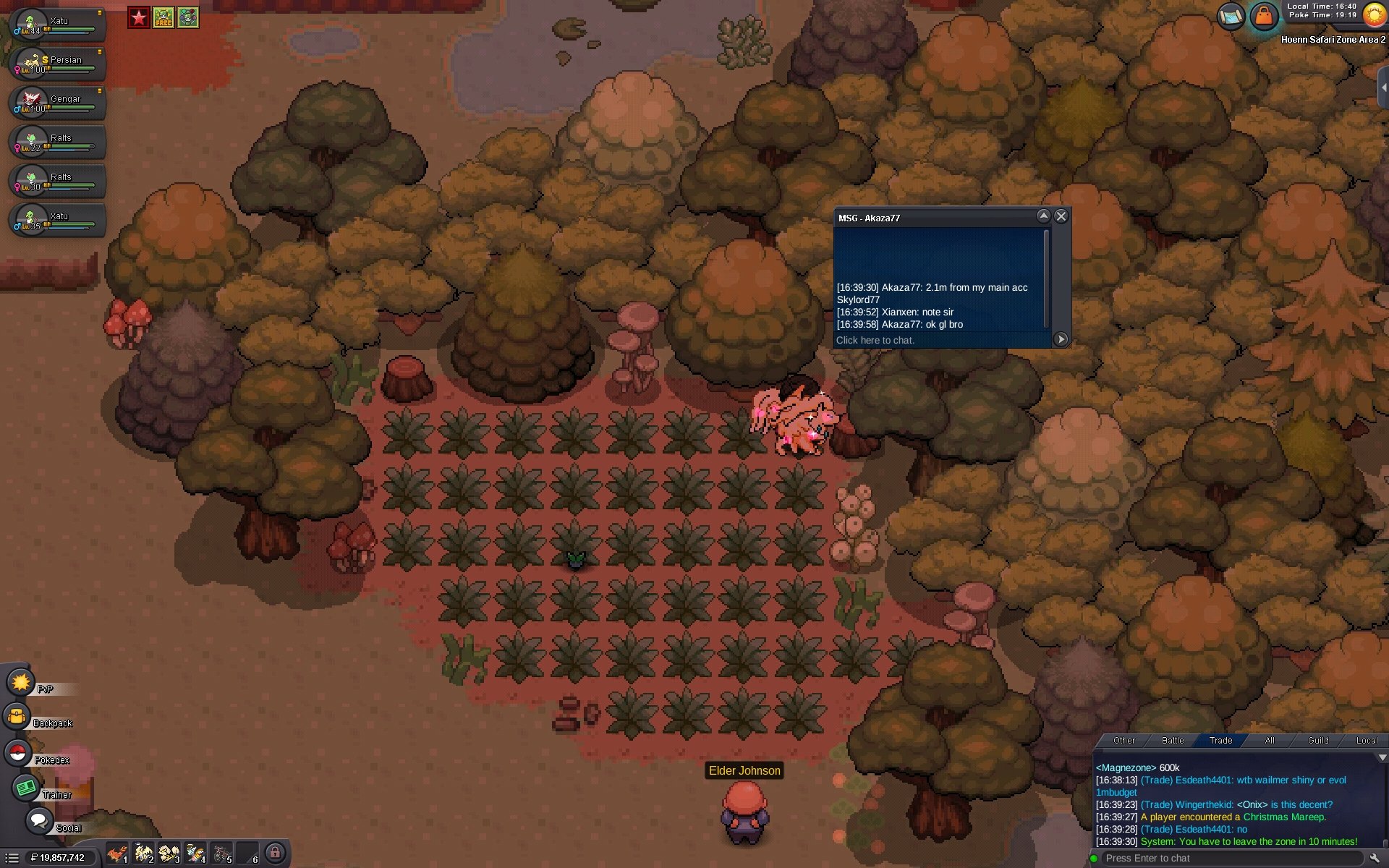
Task: Use the bicycle in hotbar slot 5
Action: [222, 854]
